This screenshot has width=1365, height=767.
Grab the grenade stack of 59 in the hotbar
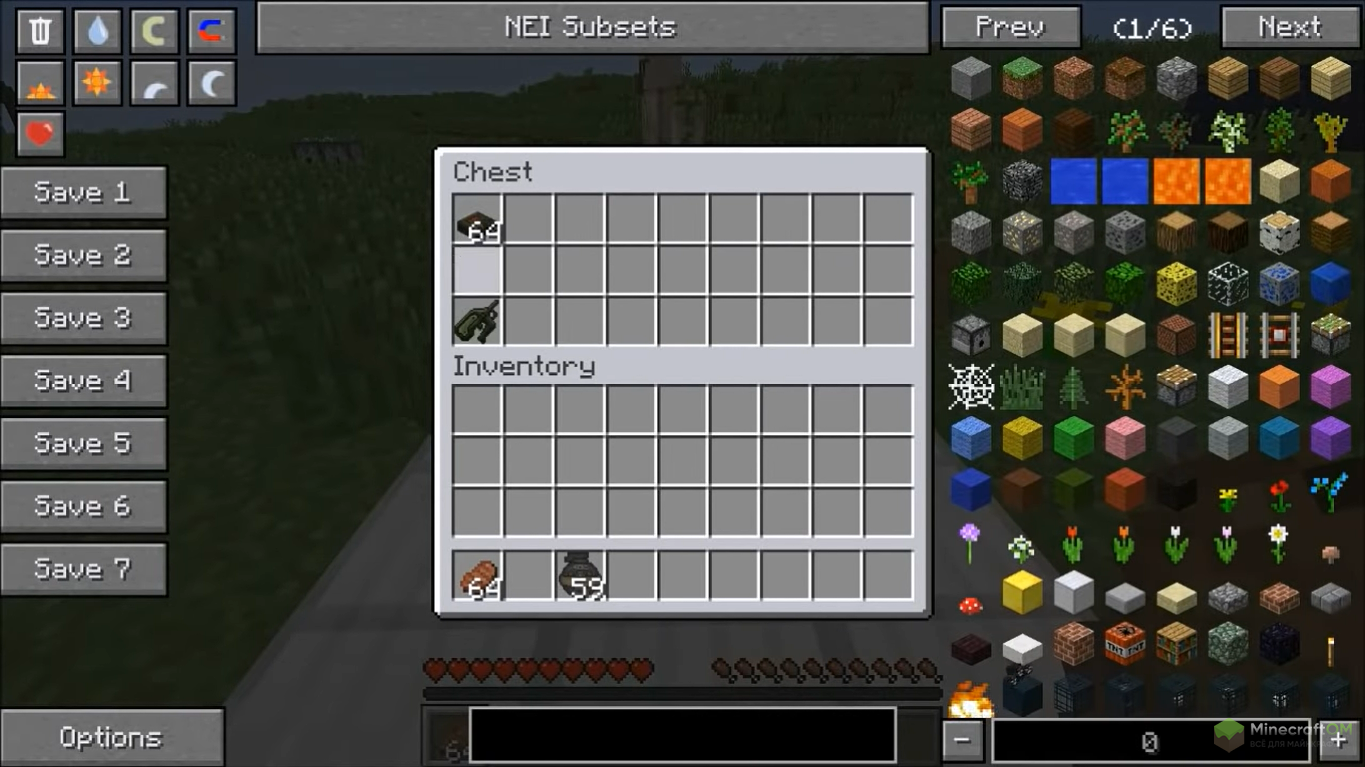click(580, 576)
